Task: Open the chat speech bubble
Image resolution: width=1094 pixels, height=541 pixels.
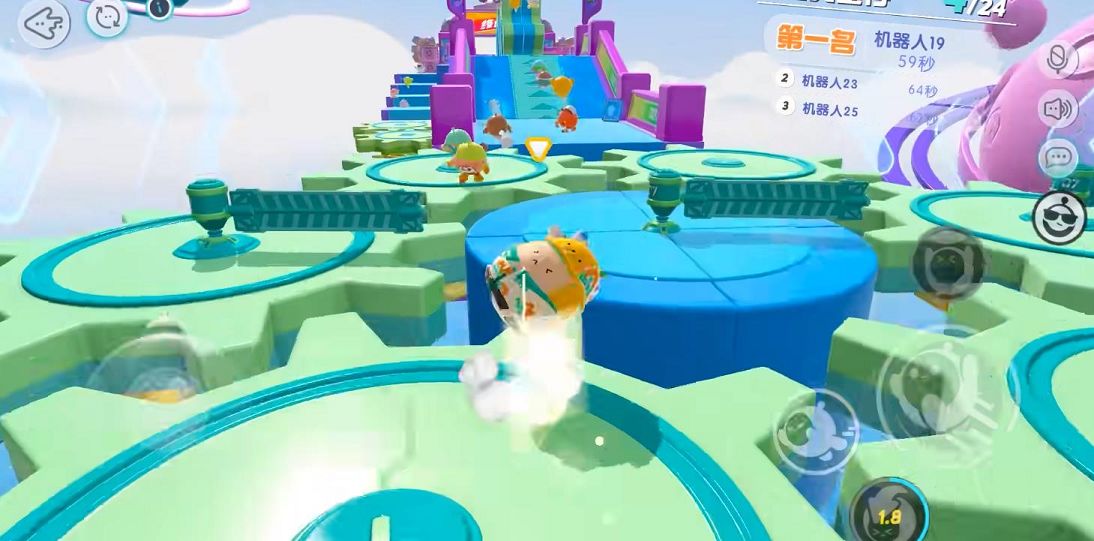Action: point(1057,157)
